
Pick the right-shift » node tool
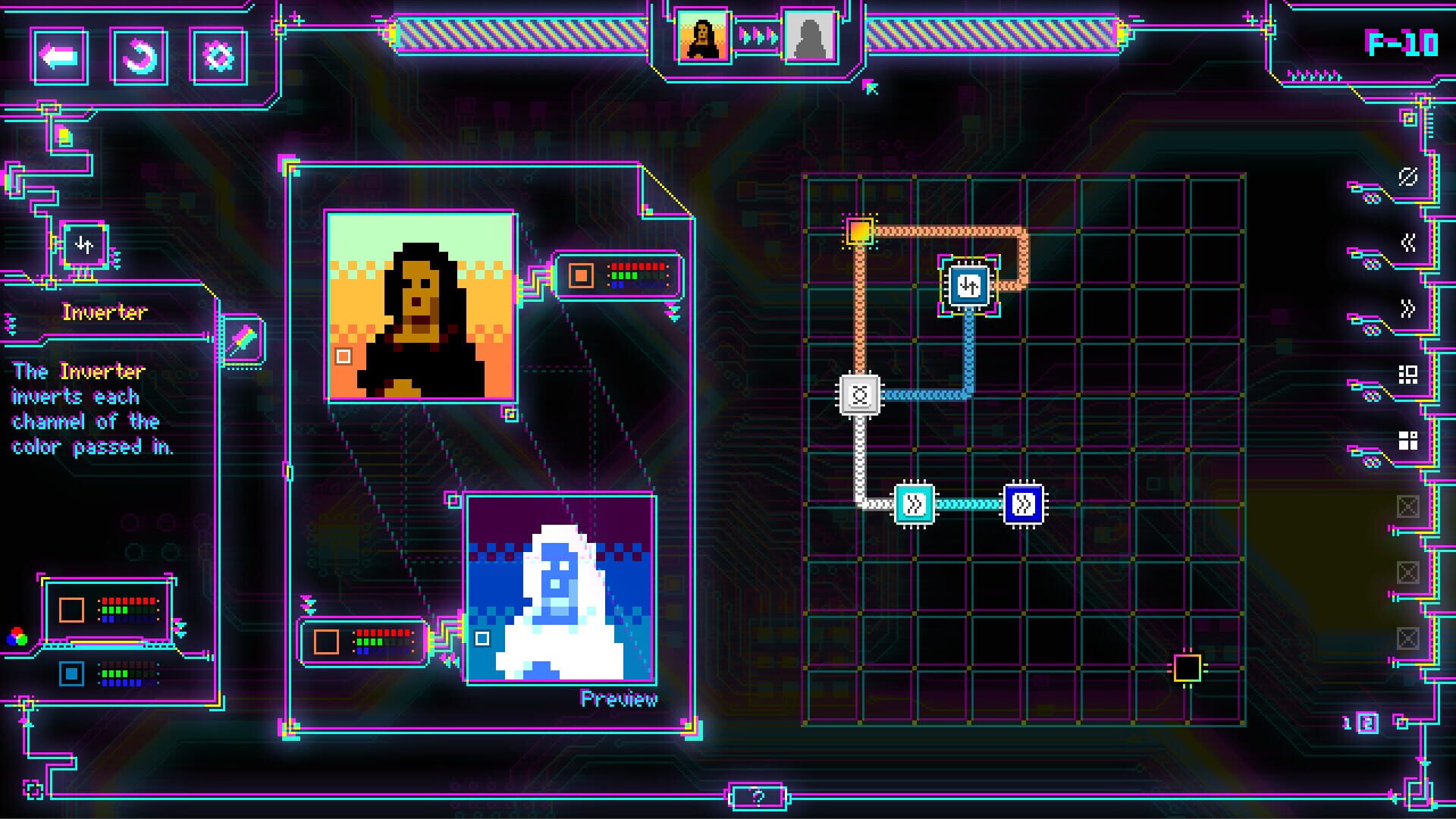(x=1407, y=307)
